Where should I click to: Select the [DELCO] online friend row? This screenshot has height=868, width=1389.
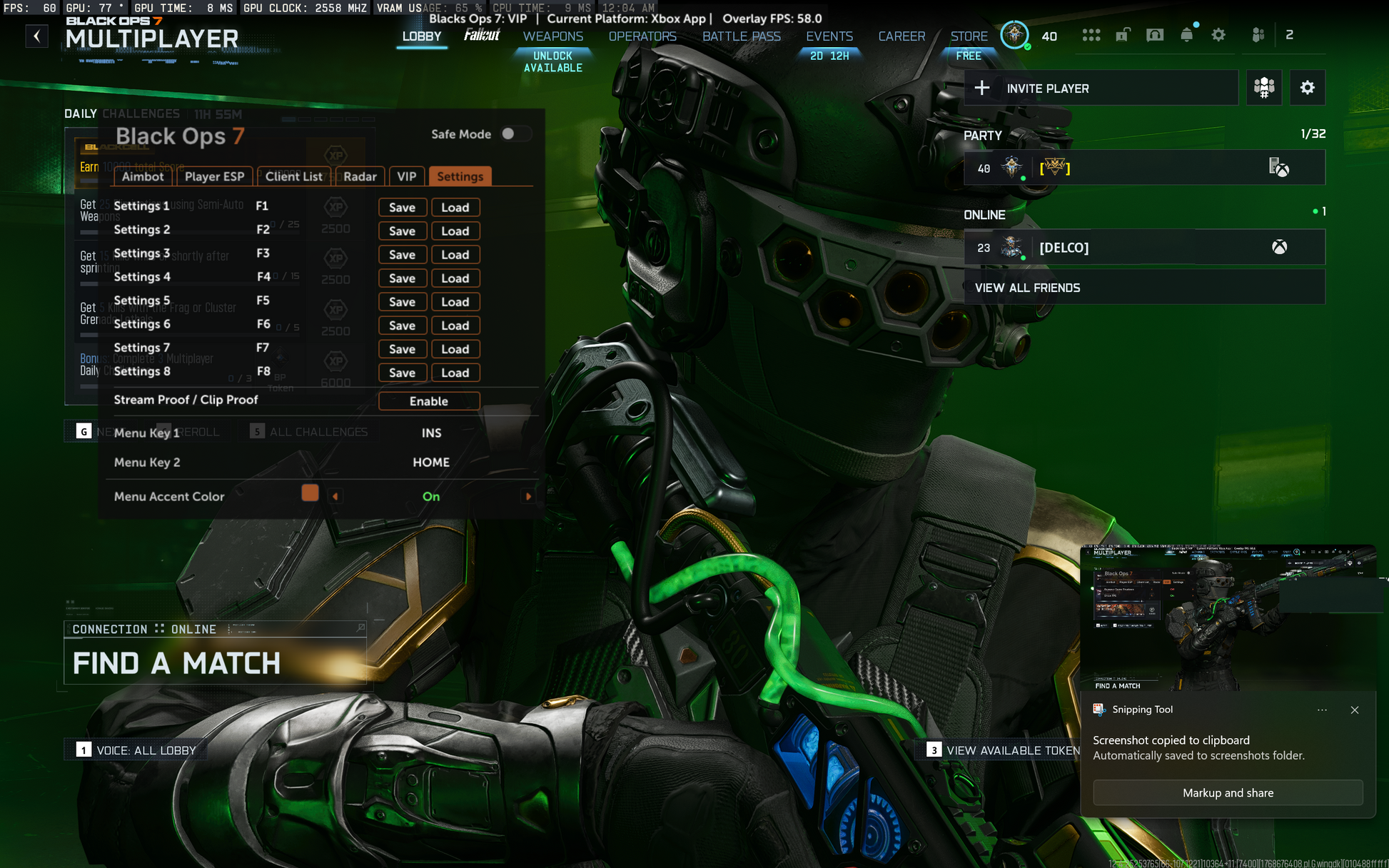(1143, 248)
